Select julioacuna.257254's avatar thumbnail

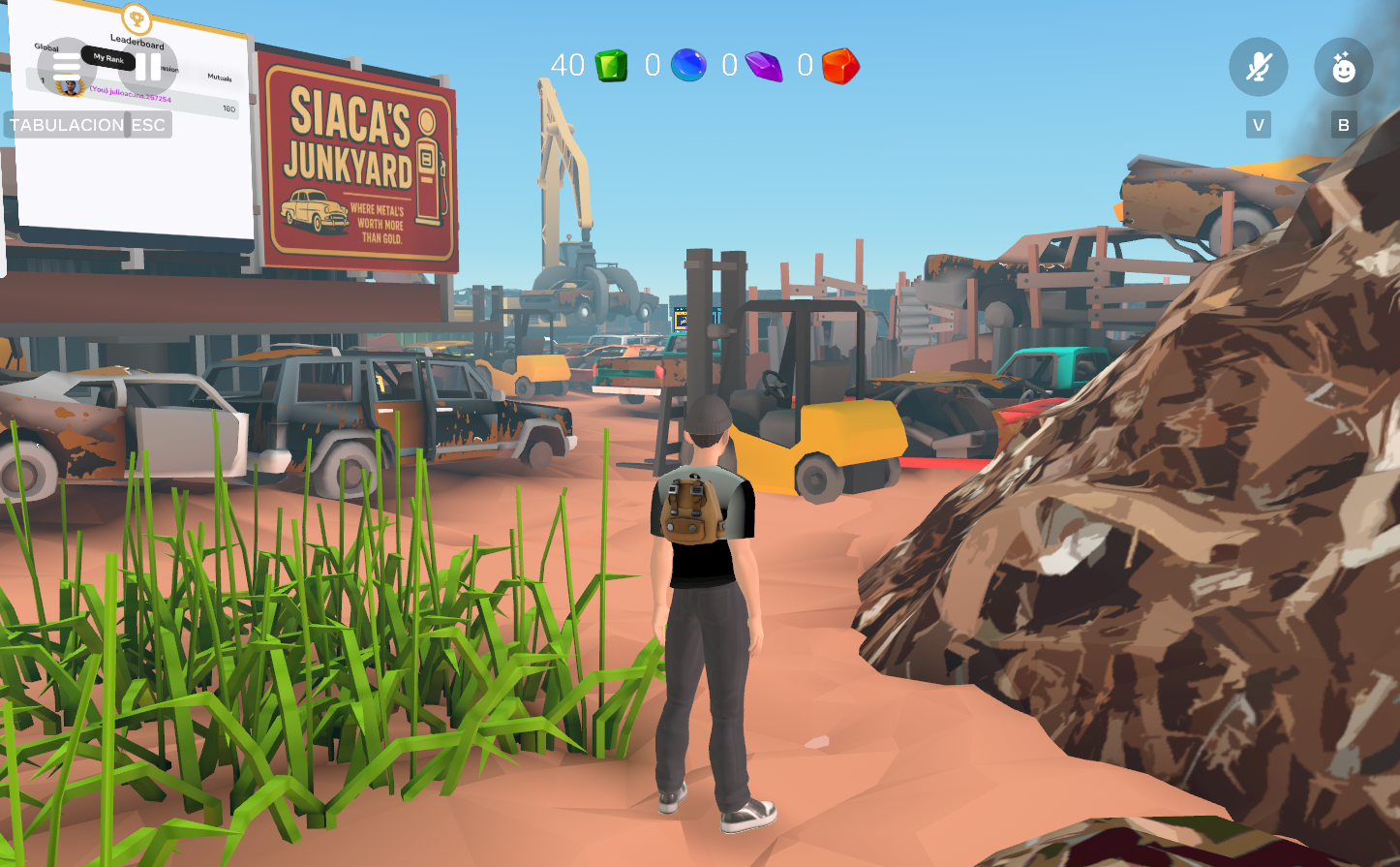pyautogui.click(x=72, y=87)
